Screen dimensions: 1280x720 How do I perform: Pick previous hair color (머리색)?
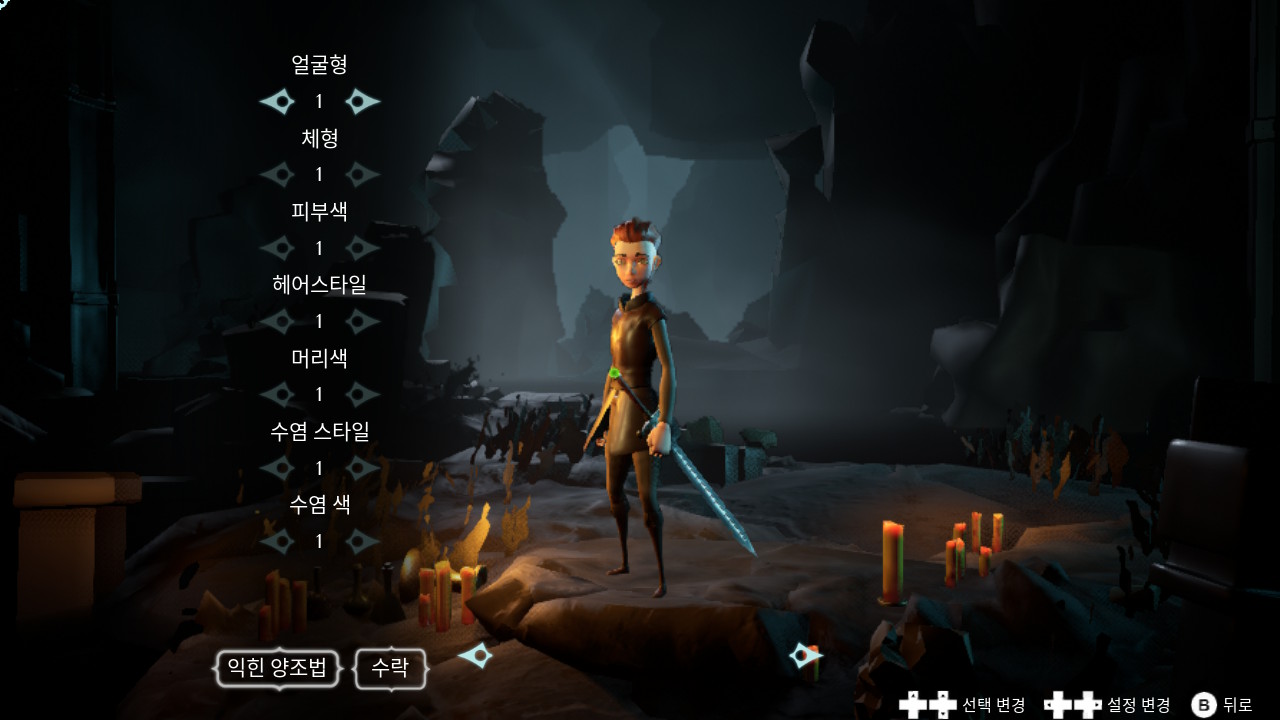[278, 394]
